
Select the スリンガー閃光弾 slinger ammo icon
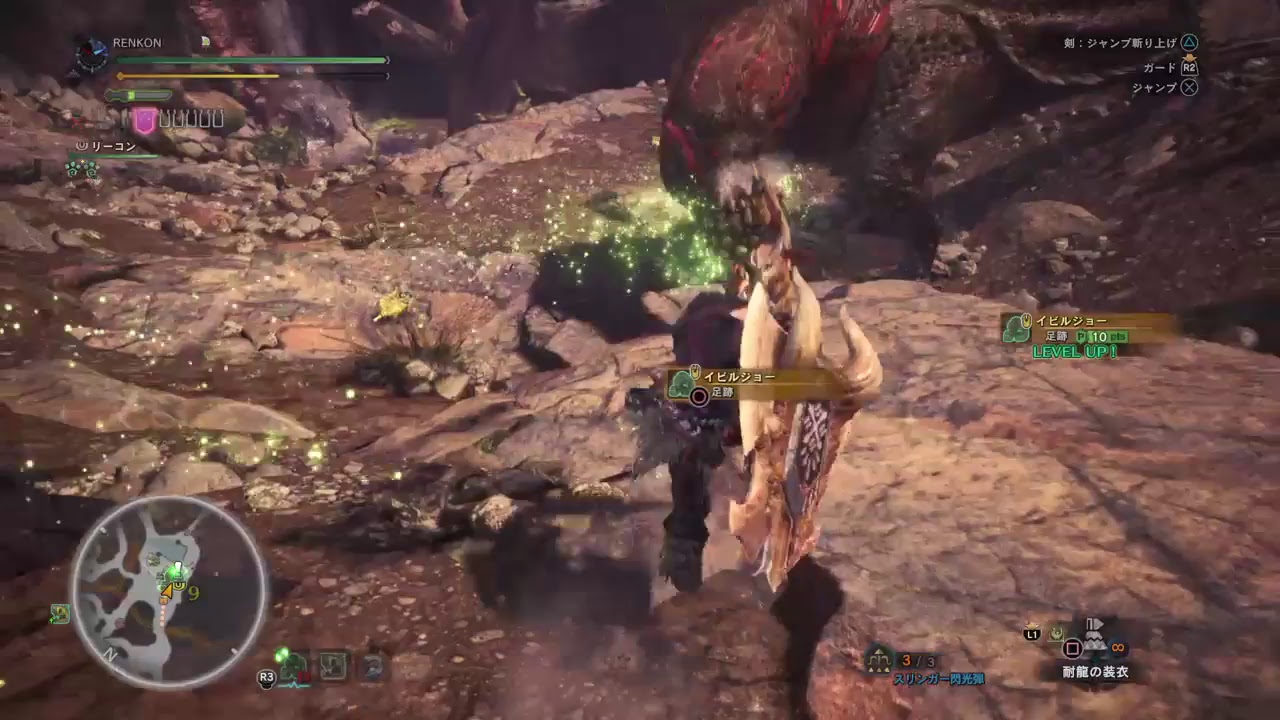pyautogui.click(x=878, y=658)
